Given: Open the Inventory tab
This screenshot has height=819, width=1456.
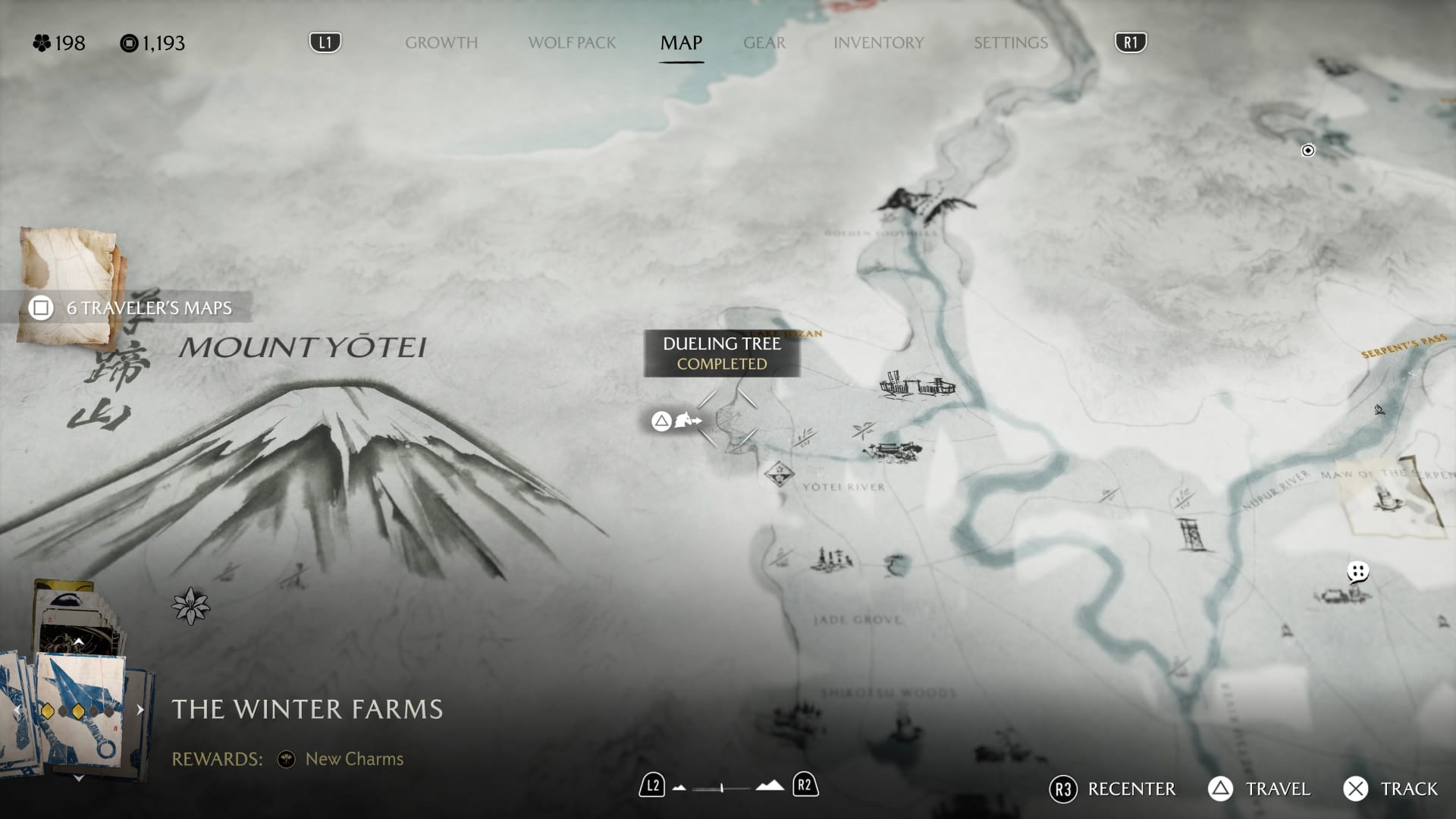Looking at the screenshot, I should (878, 43).
